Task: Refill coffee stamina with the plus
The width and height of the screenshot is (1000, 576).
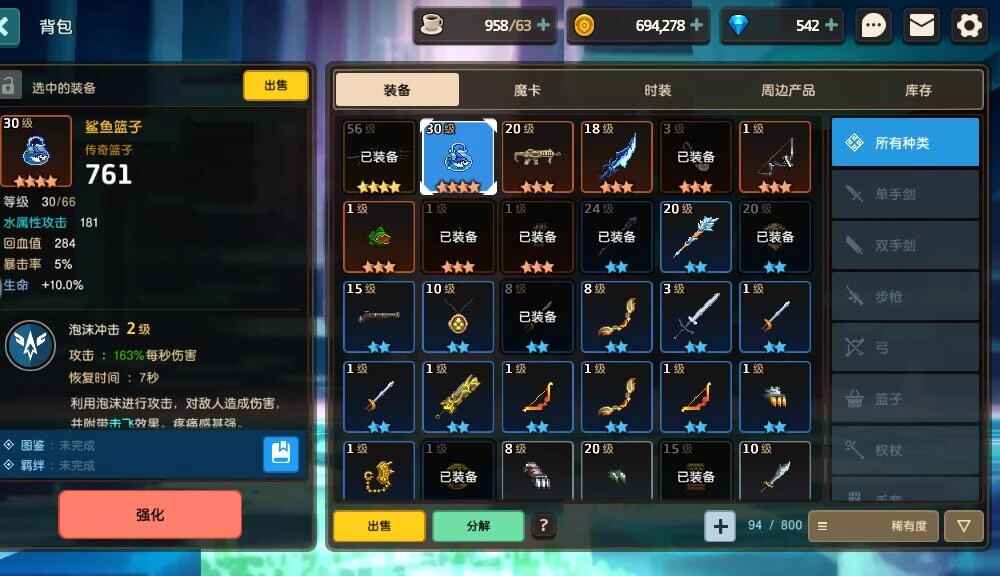Action: [543, 26]
